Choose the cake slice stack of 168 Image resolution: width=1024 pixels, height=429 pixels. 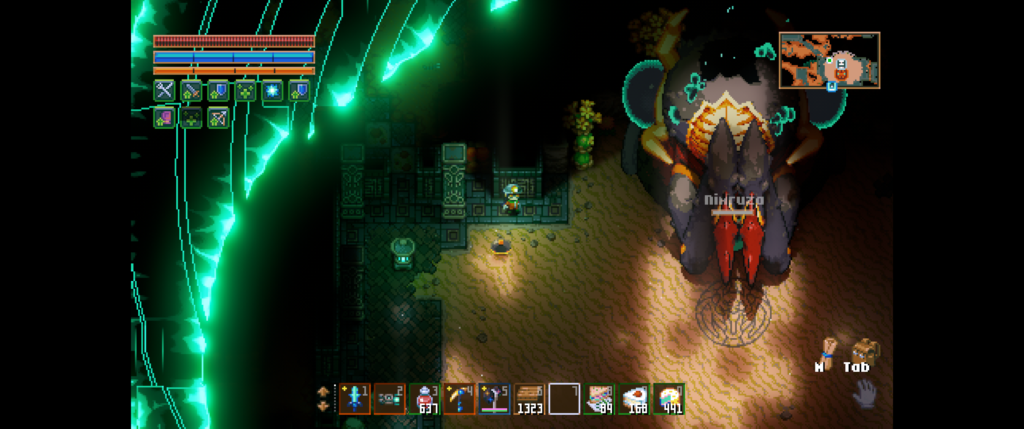click(x=635, y=398)
